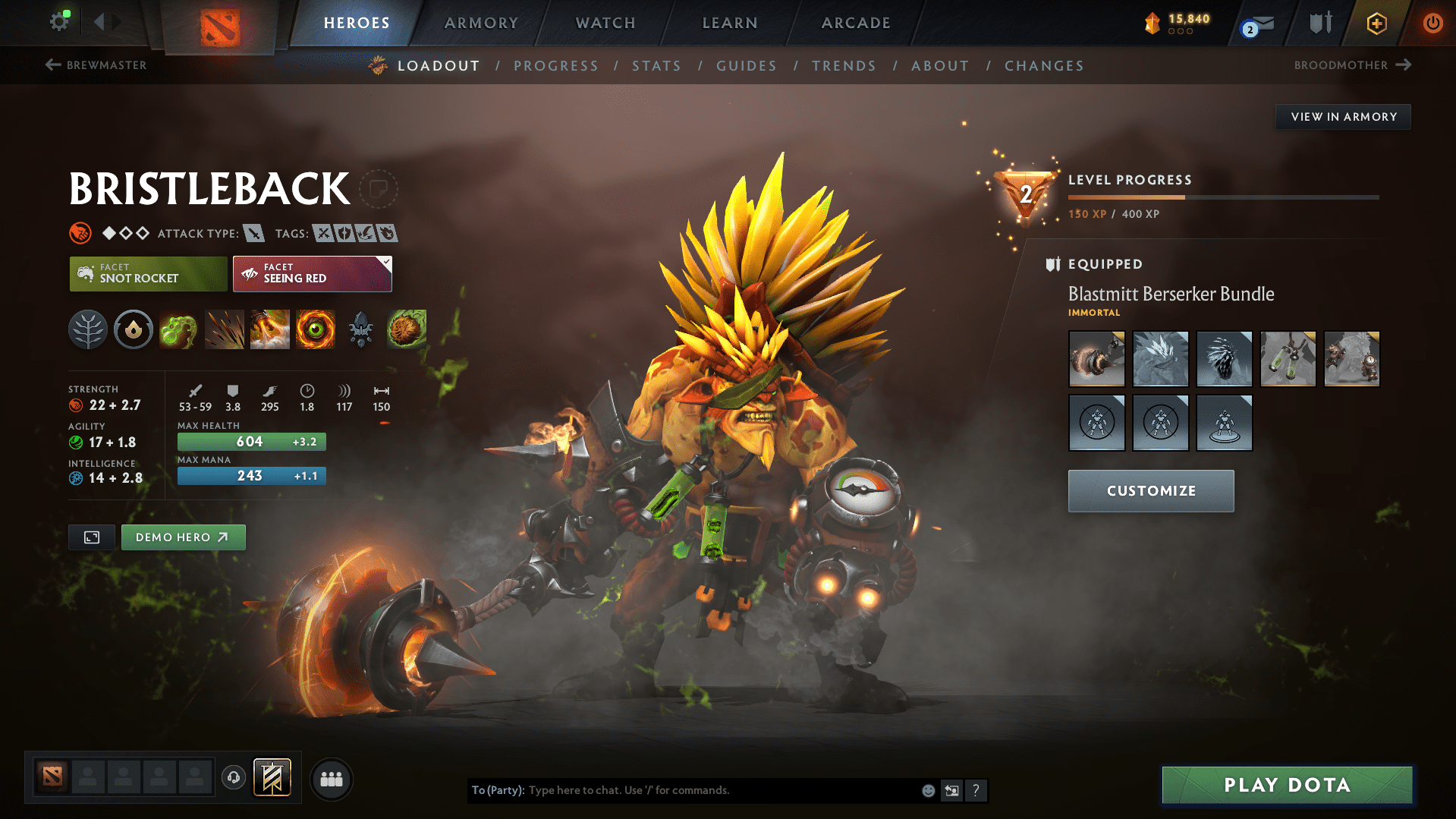Type in the party chat box
1456x819 pixels.
tap(721, 790)
